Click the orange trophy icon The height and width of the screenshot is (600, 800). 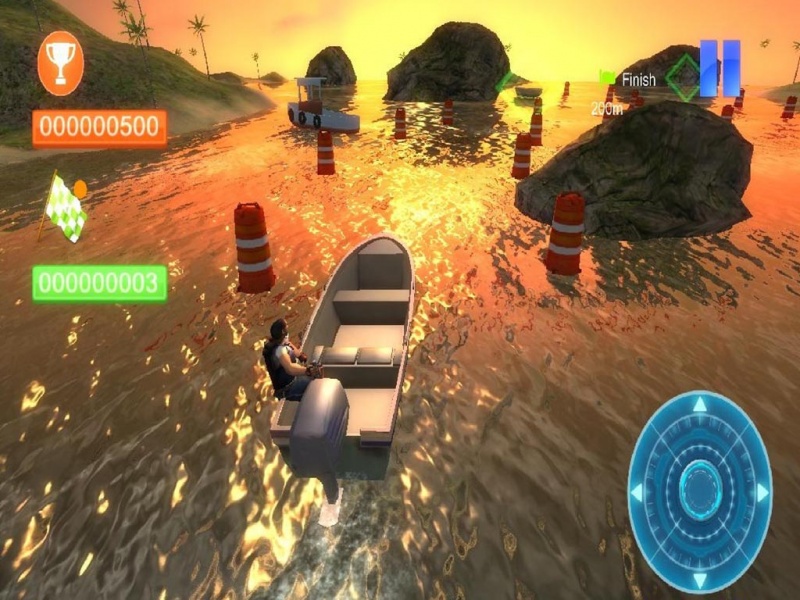[x=60, y=63]
